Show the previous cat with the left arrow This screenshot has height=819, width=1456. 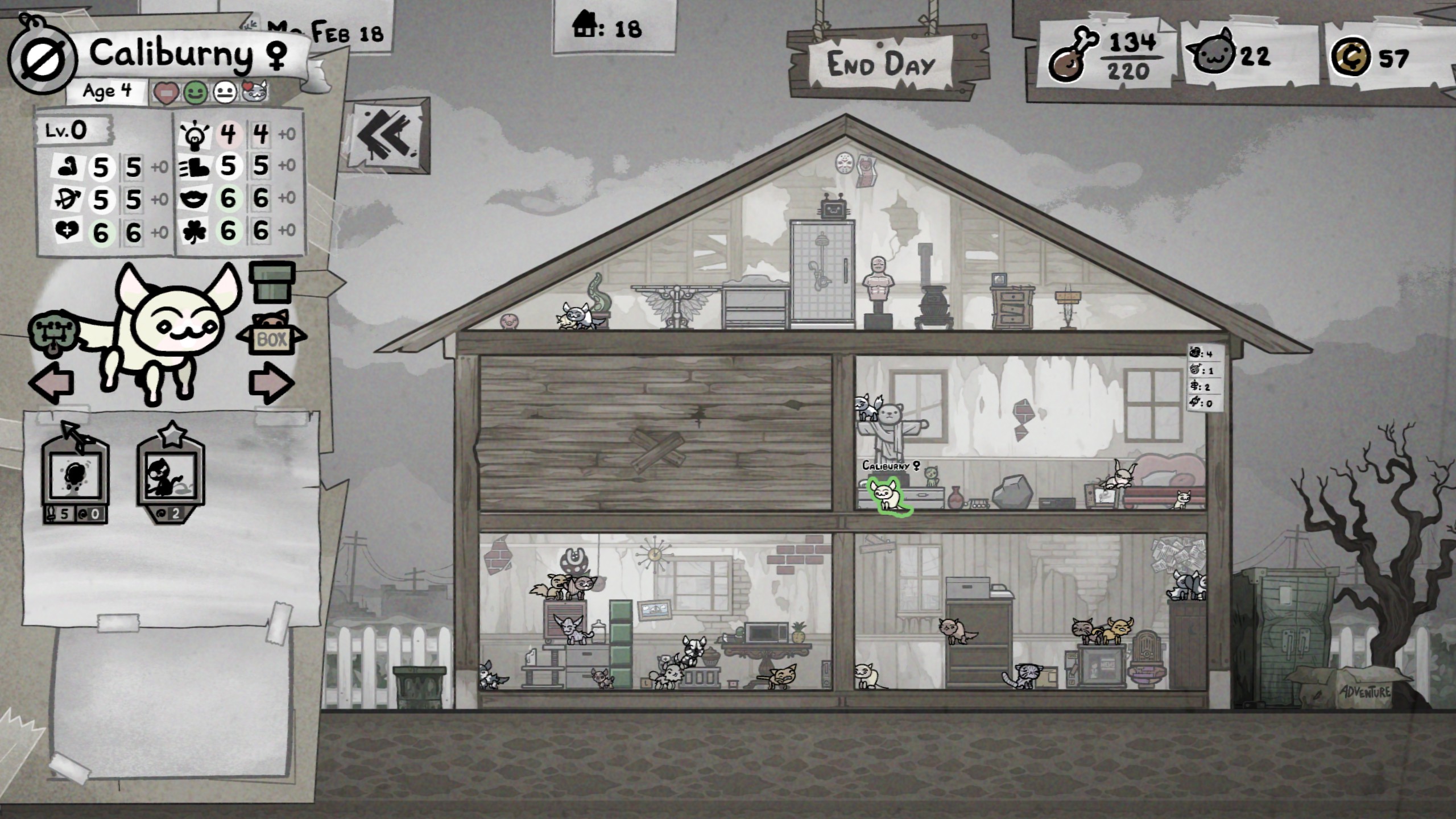coord(52,383)
